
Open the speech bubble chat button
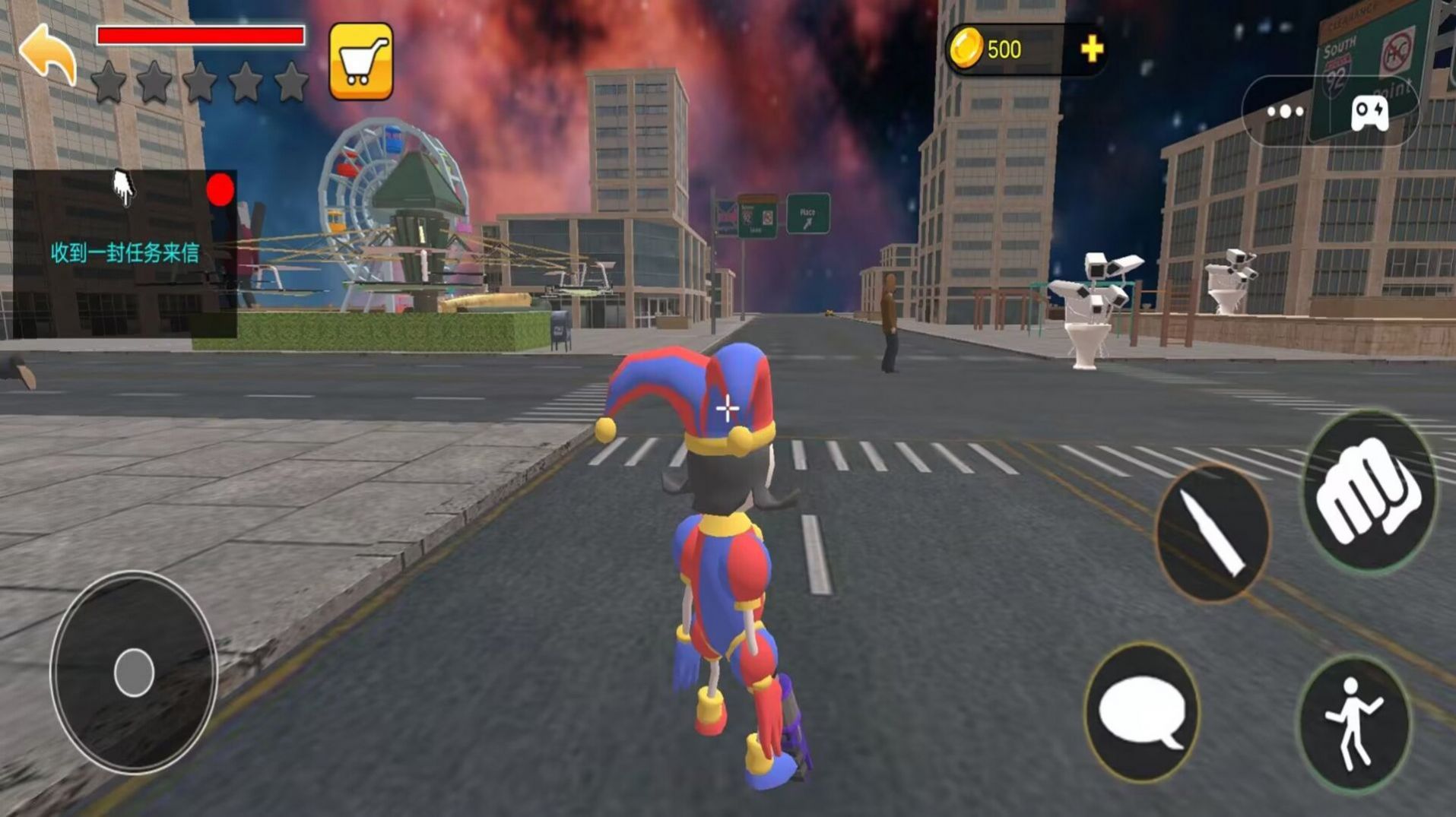[1142, 712]
